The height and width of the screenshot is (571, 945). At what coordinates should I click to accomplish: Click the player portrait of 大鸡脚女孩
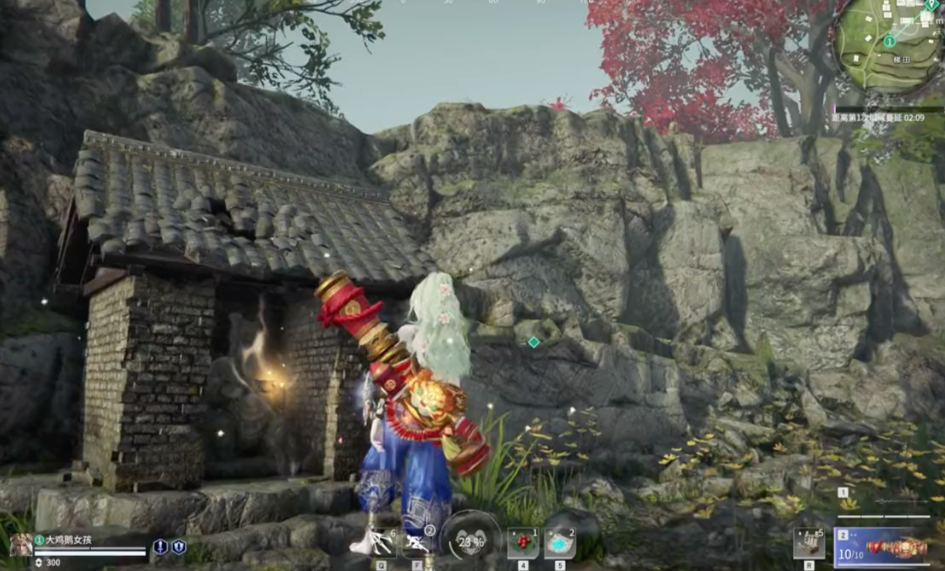coord(21,543)
